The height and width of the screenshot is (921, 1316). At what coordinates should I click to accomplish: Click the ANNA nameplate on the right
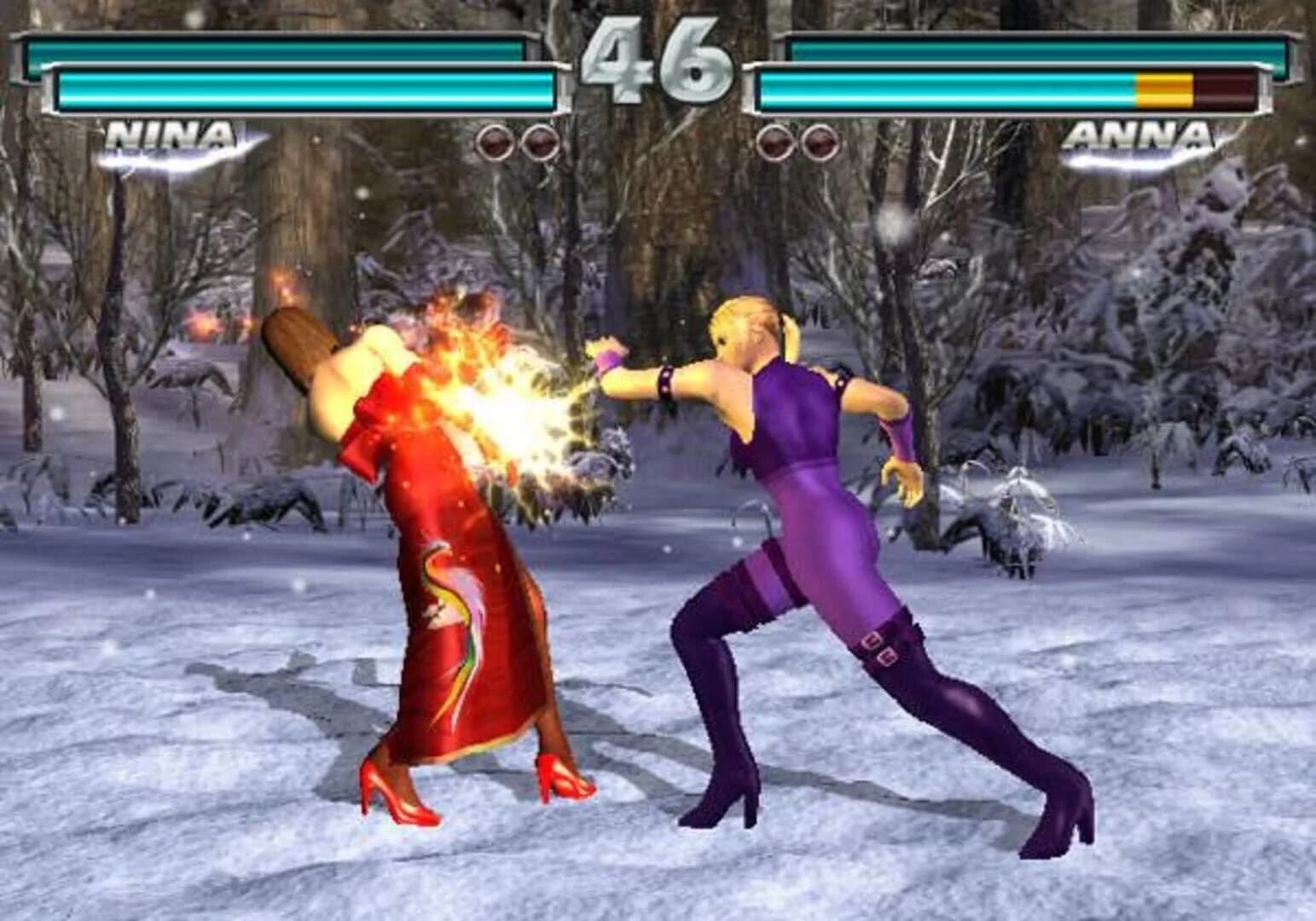tap(1143, 136)
